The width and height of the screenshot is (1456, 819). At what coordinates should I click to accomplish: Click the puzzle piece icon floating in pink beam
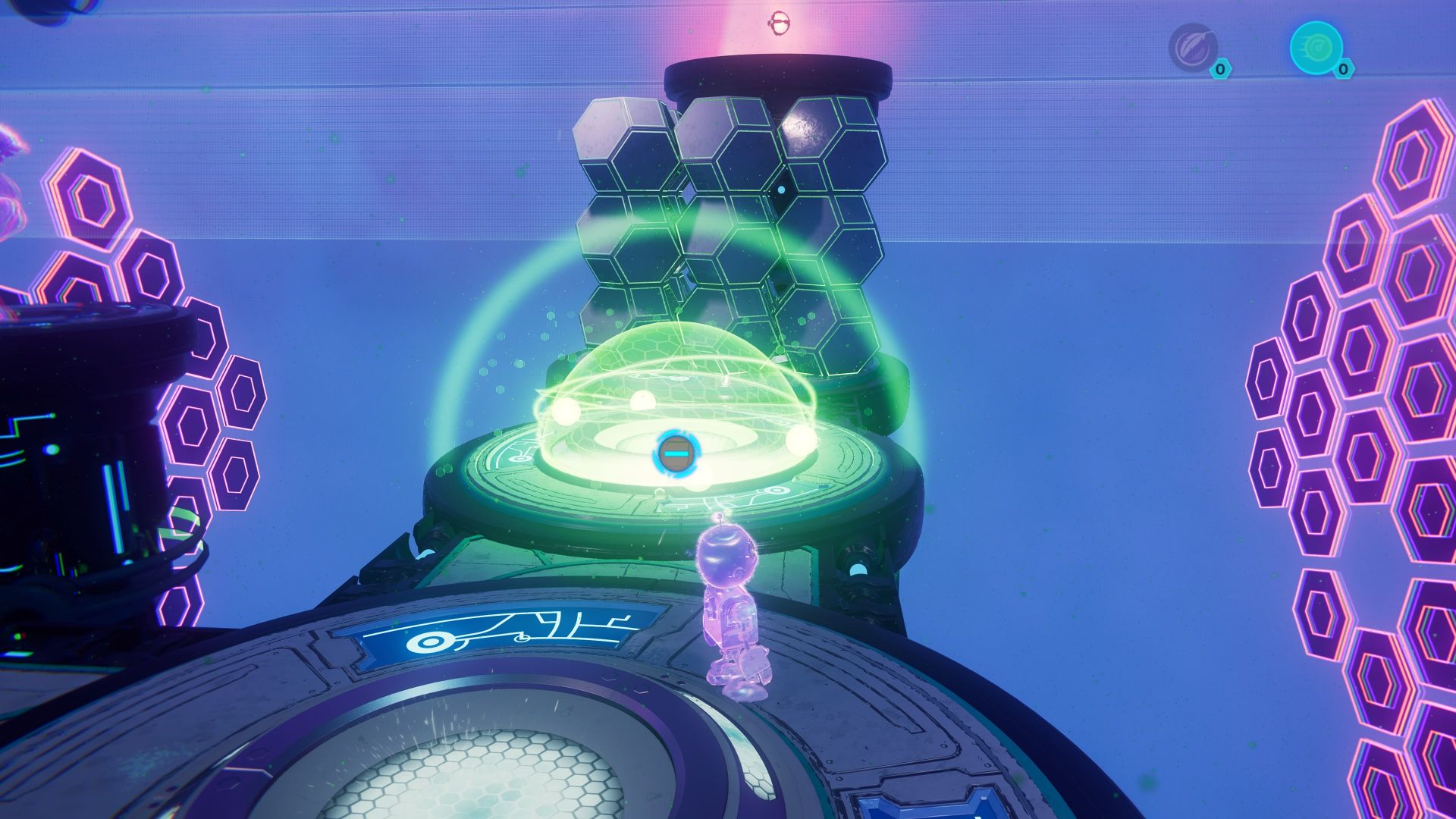point(780,21)
